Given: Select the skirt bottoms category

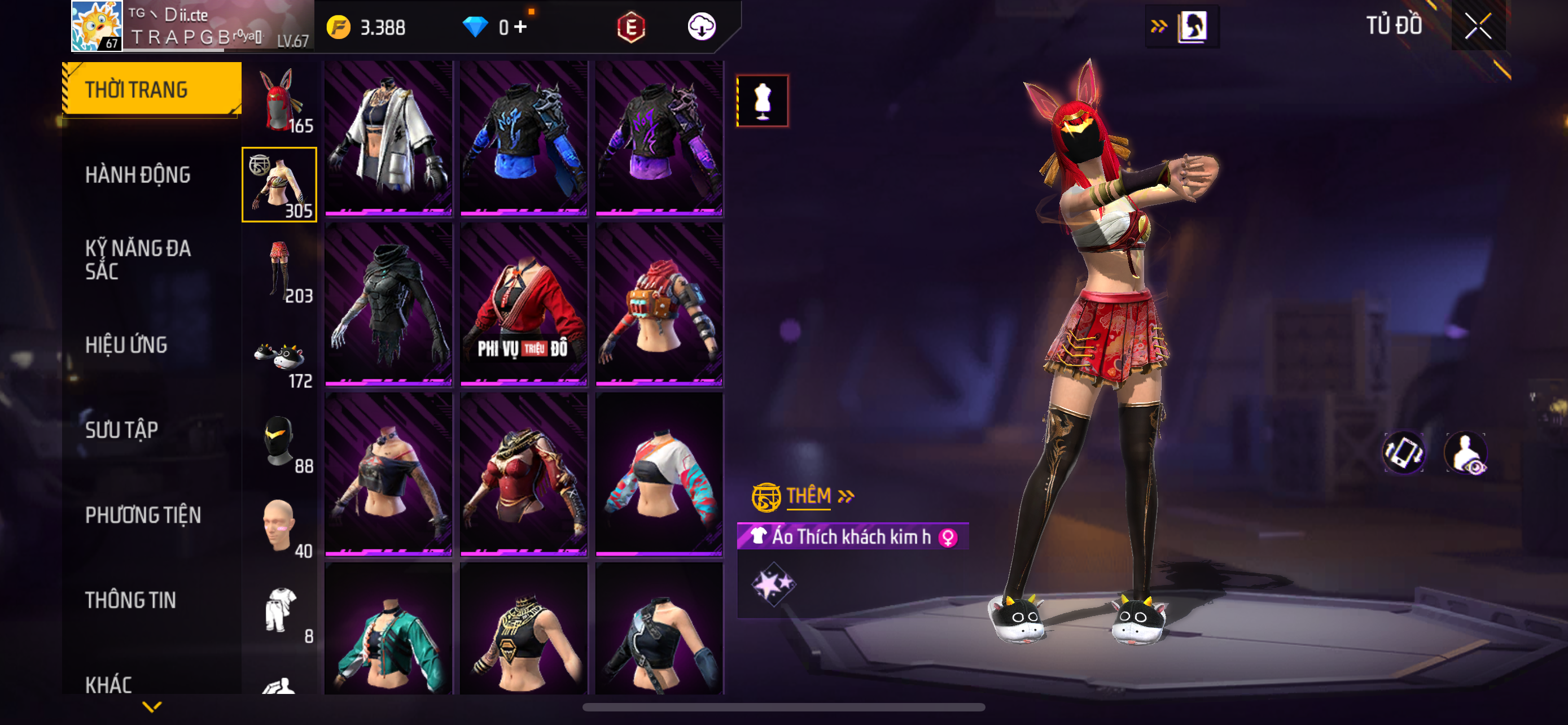Looking at the screenshot, I should point(280,270).
